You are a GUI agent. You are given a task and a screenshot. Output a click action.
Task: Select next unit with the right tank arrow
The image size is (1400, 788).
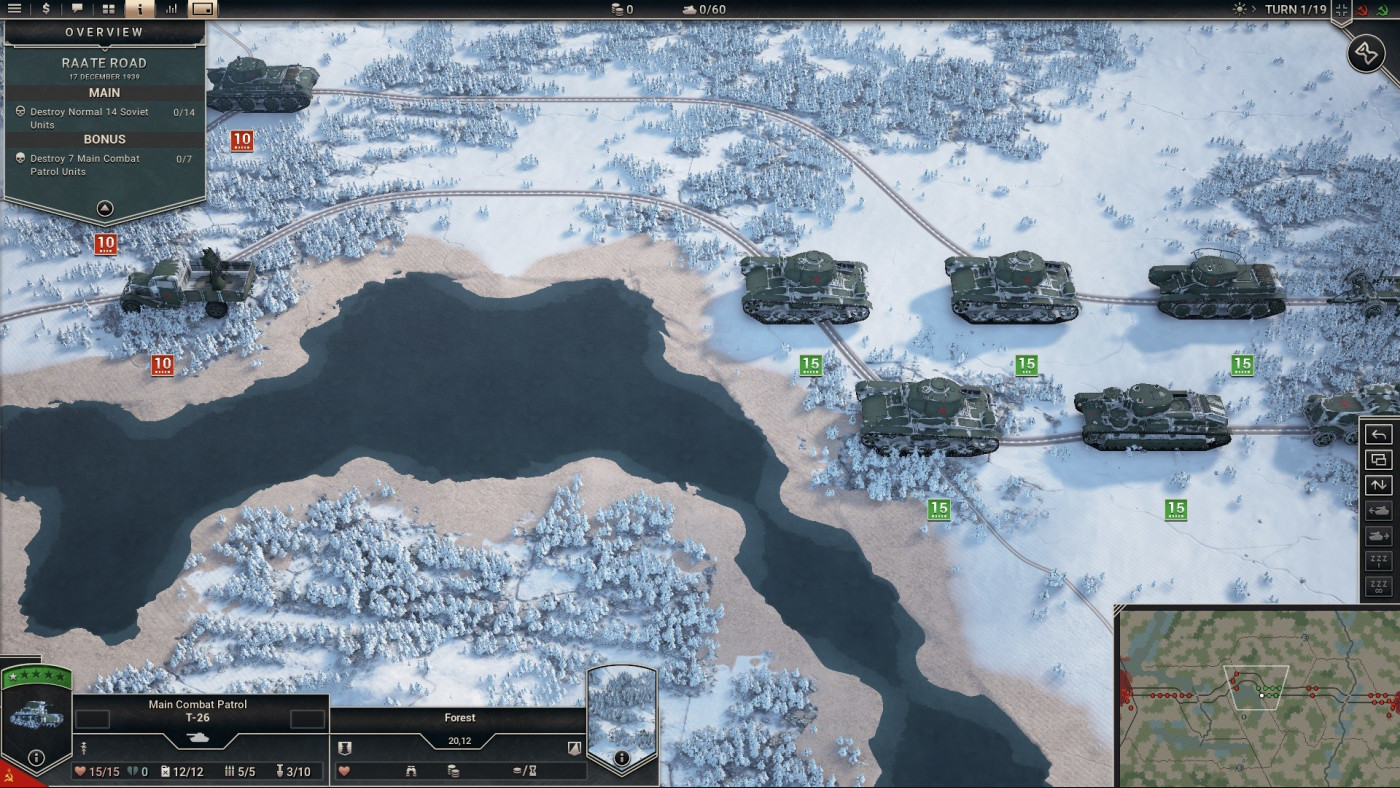1380,536
